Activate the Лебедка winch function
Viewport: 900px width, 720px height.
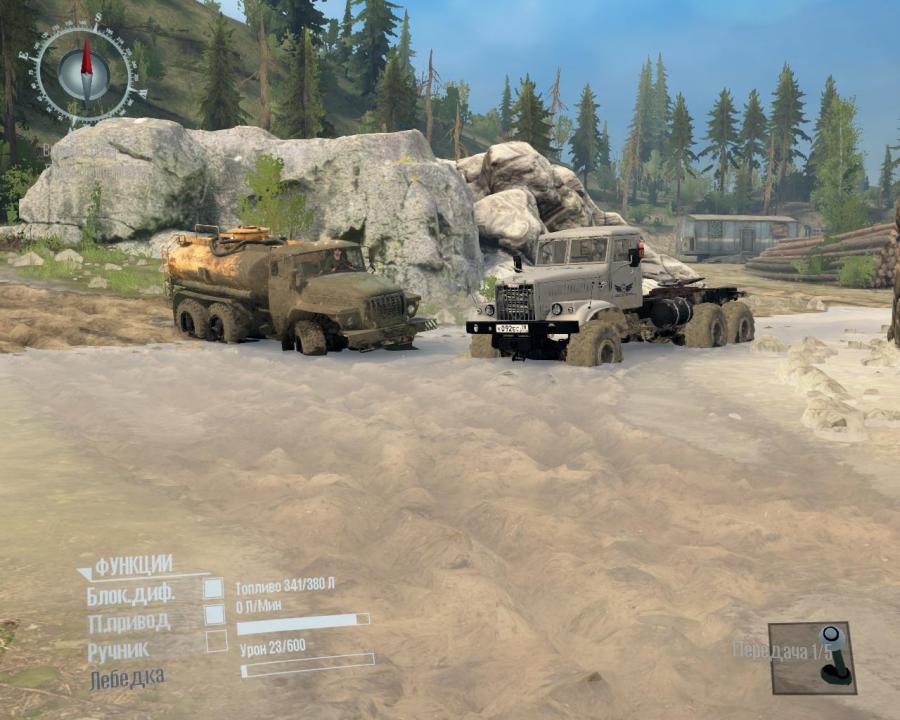click(x=127, y=678)
